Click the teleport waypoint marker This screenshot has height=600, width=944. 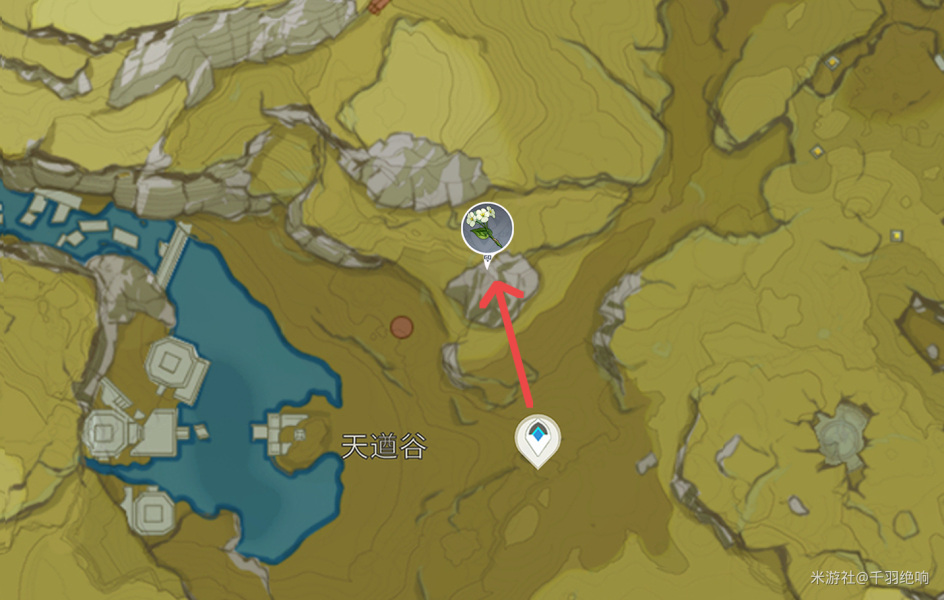[x=538, y=439]
